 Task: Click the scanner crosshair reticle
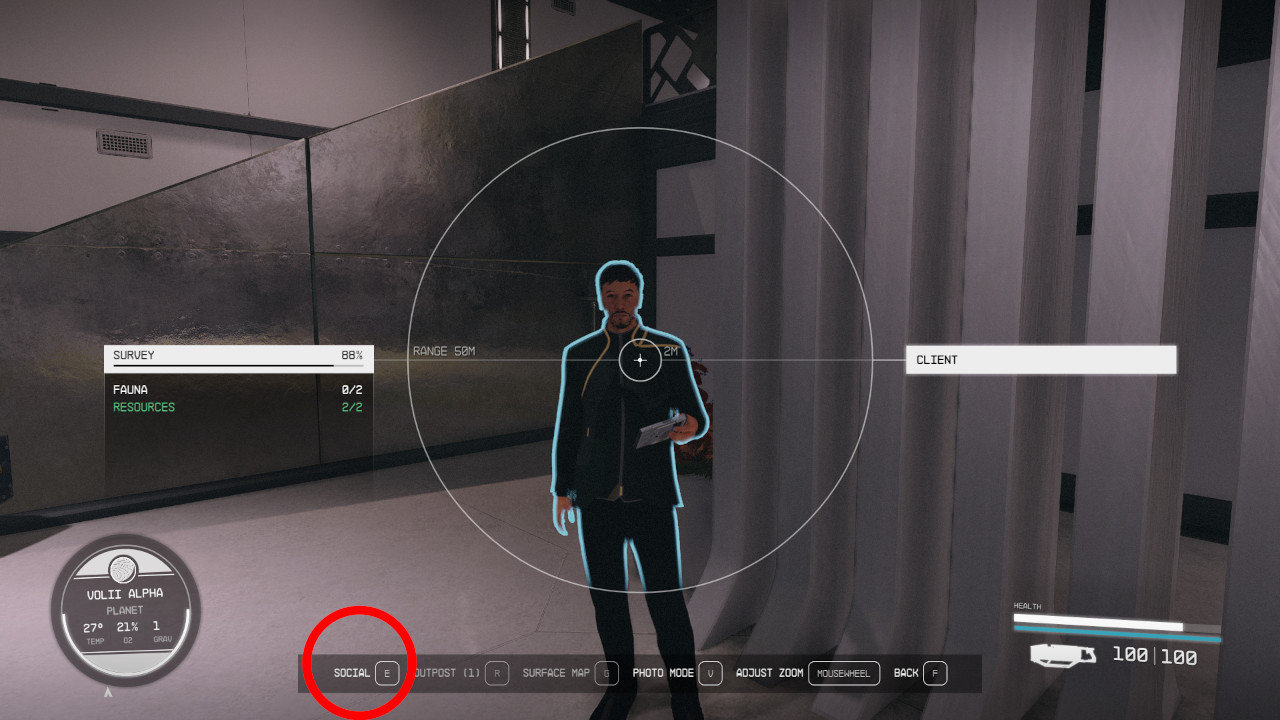point(640,361)
